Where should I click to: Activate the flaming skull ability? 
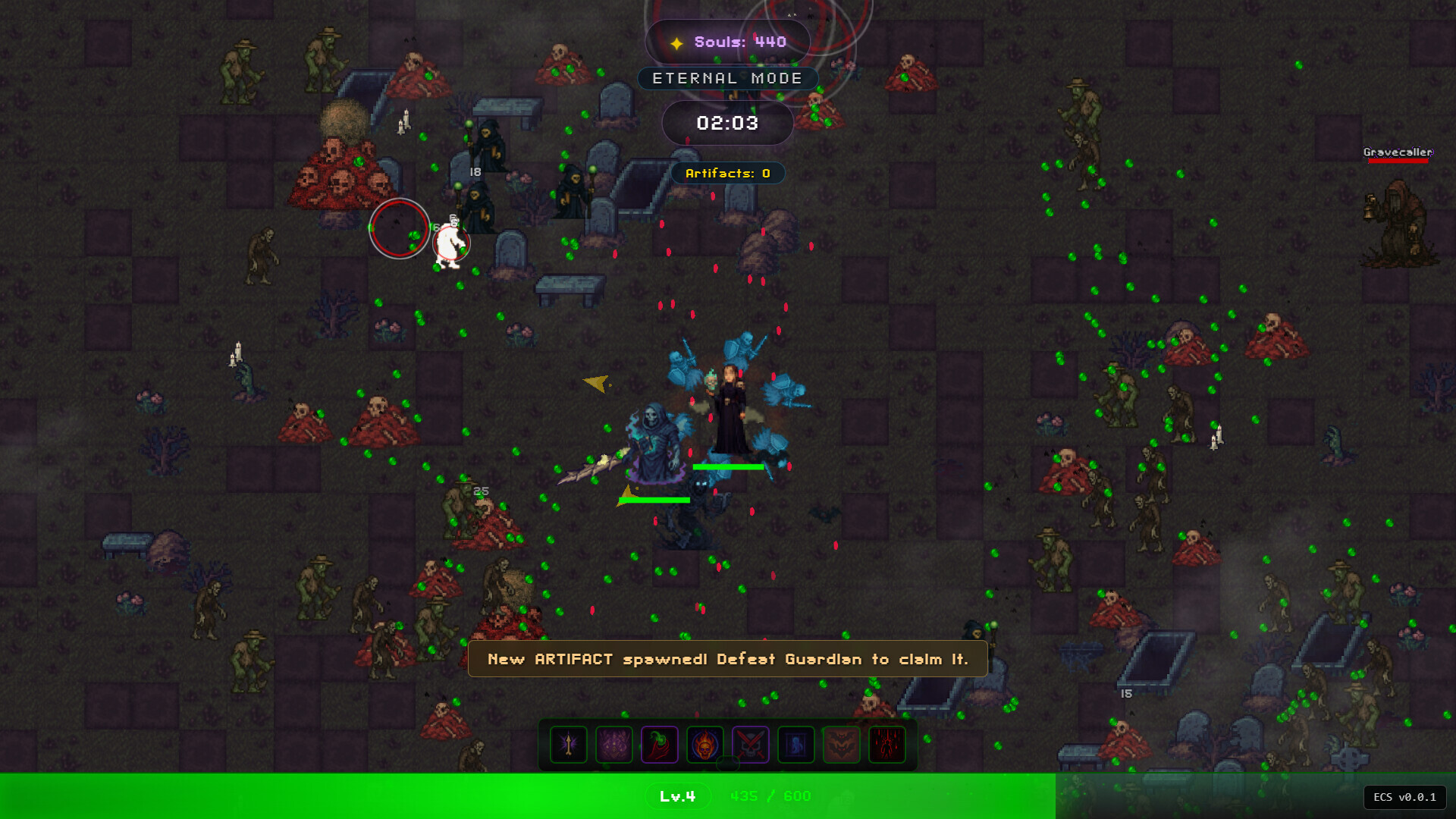click(x=705, y=745)
